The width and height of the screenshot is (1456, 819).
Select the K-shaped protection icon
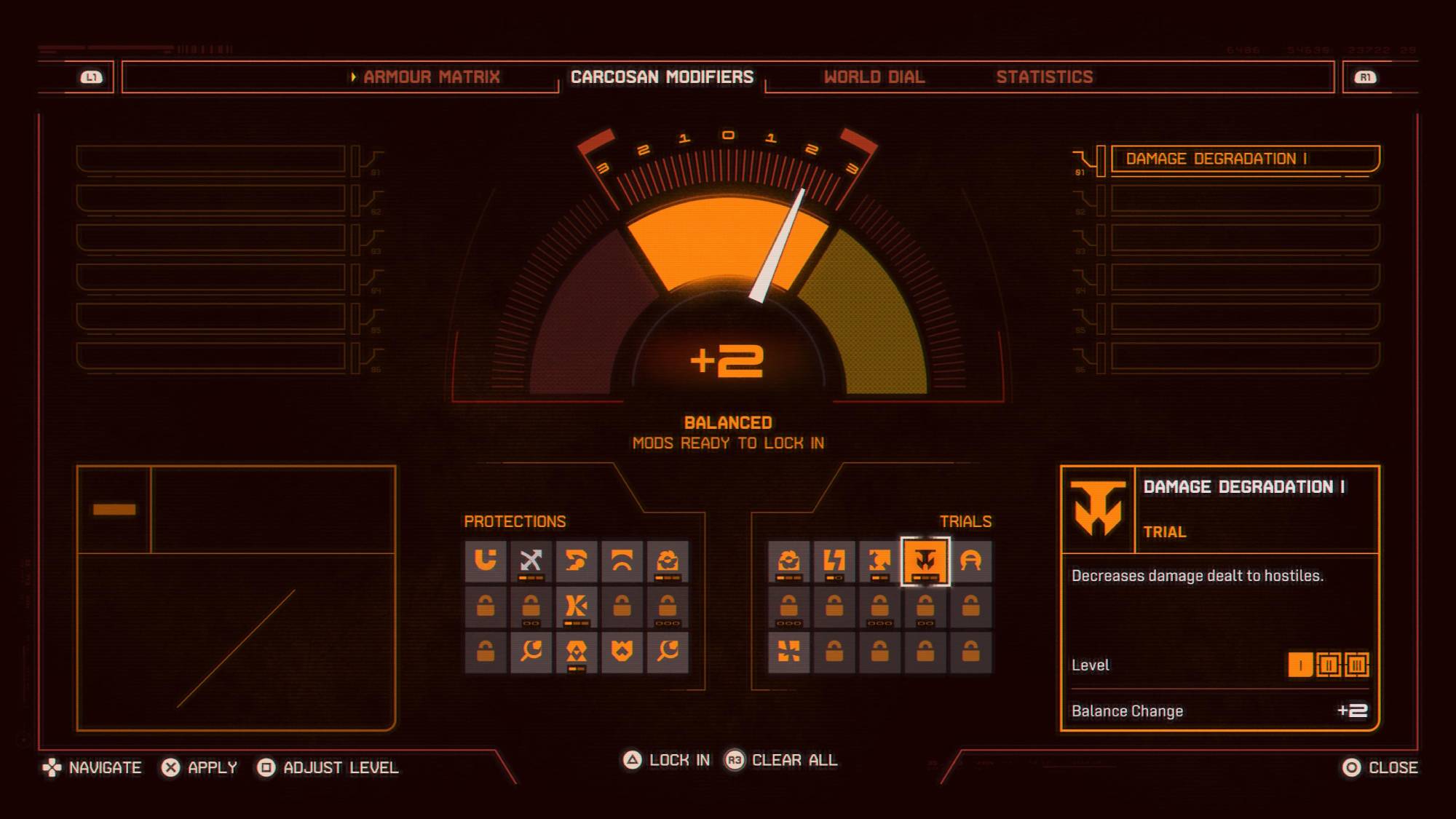point(576,606)
